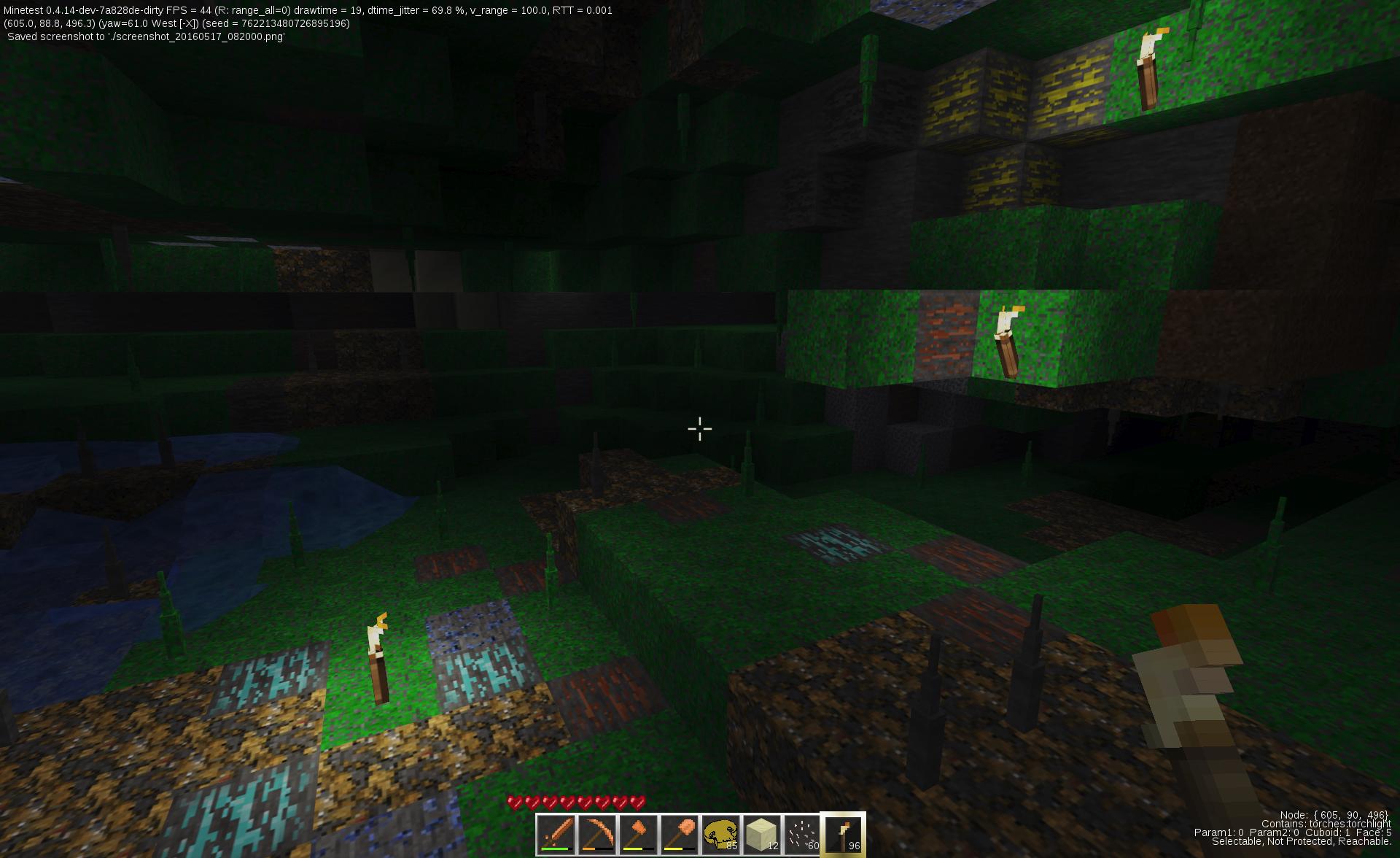Click the player coordinates debug line
This screenshot has height=858, width=1400.
click(x=175, y=23)
